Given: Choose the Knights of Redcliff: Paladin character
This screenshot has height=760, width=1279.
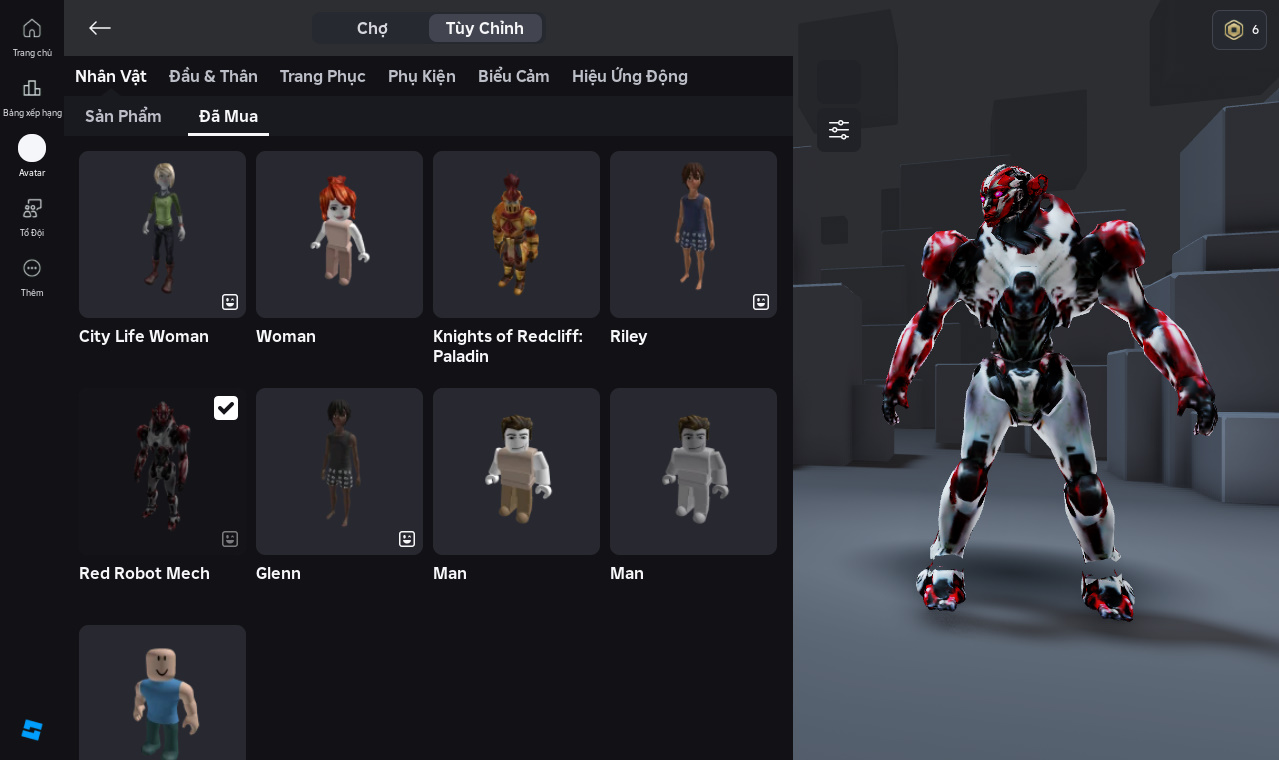Looking at the screenshot, I should pos(516,234).
